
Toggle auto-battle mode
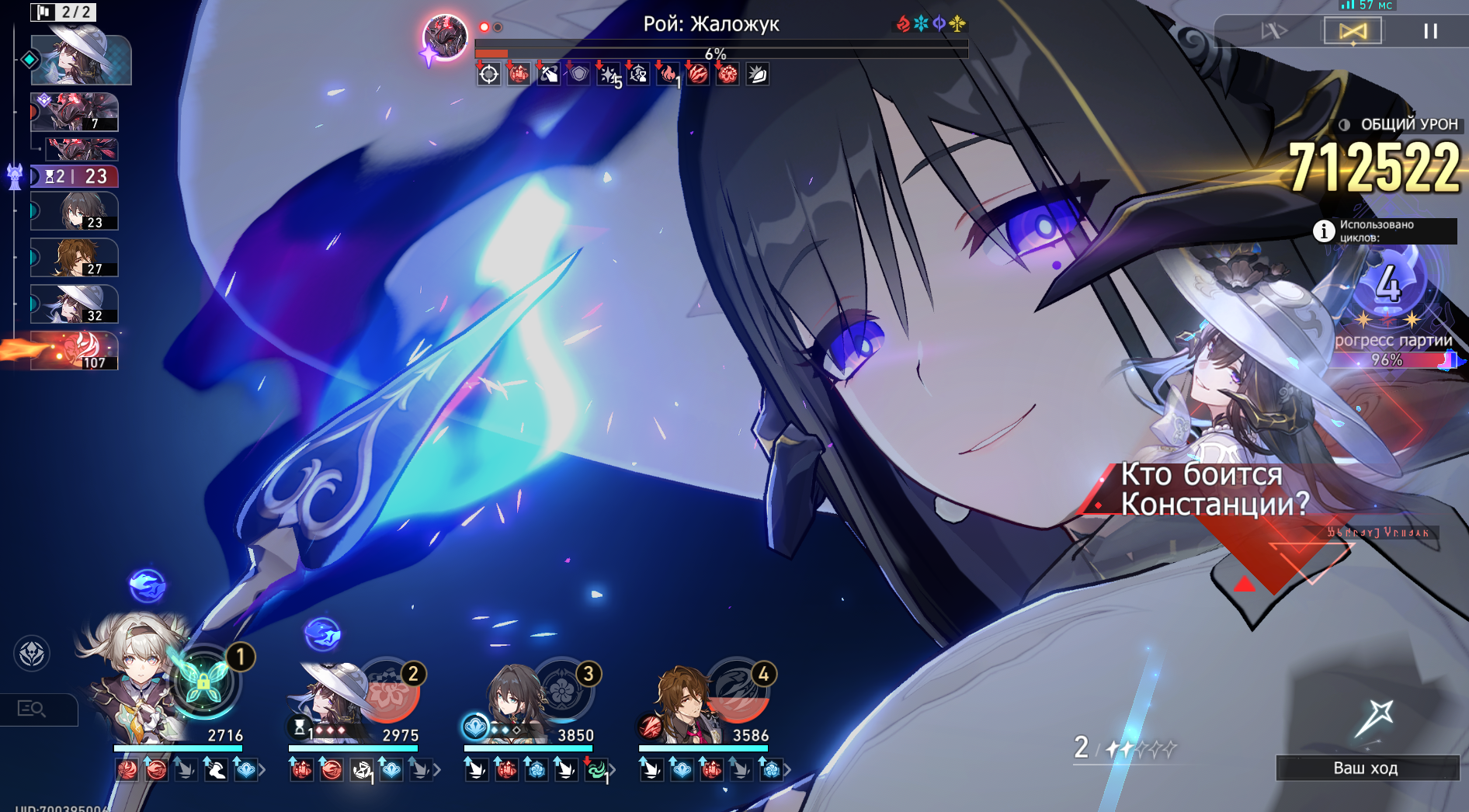click(x=1352, y=31)
